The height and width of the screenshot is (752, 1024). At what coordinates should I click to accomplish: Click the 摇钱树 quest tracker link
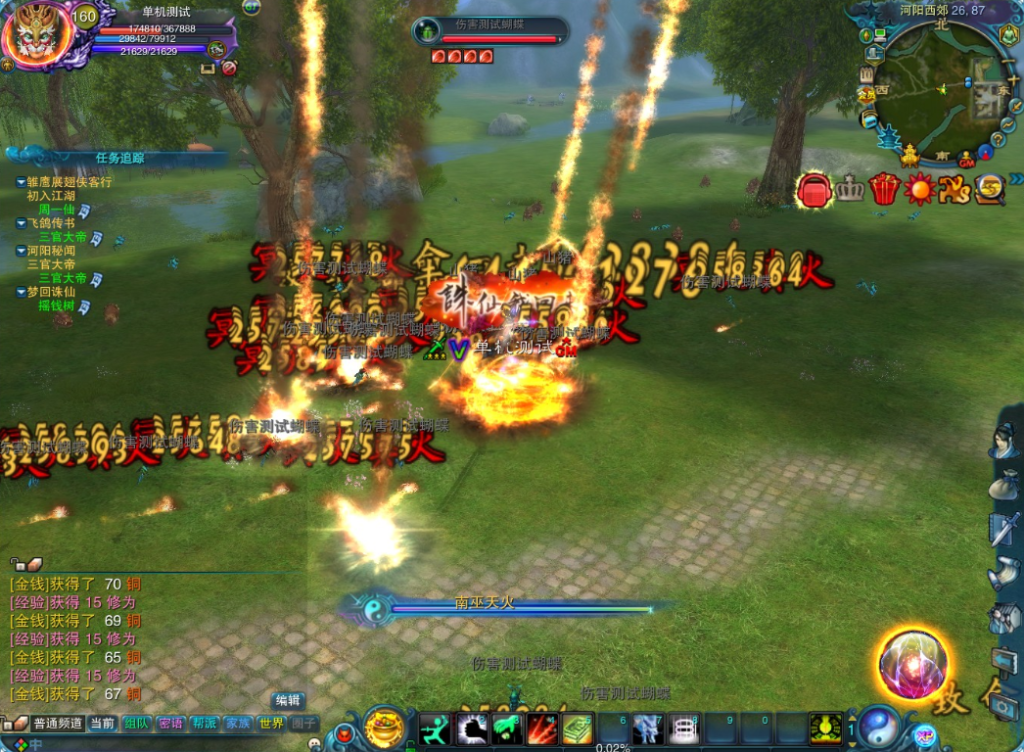pyautogui.click(x=57, y=306)
